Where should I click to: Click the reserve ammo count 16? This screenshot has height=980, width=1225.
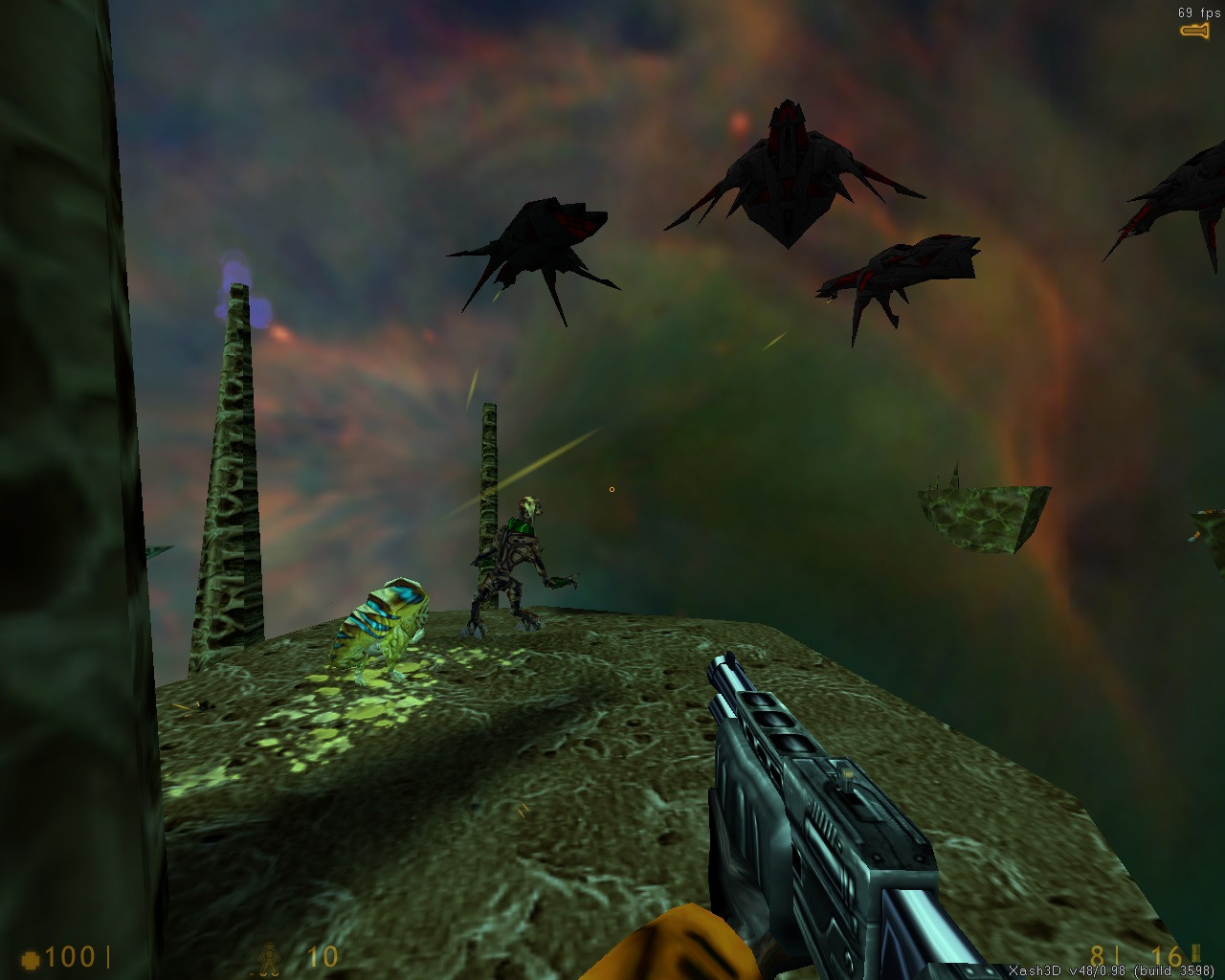tap(1166, 955)
